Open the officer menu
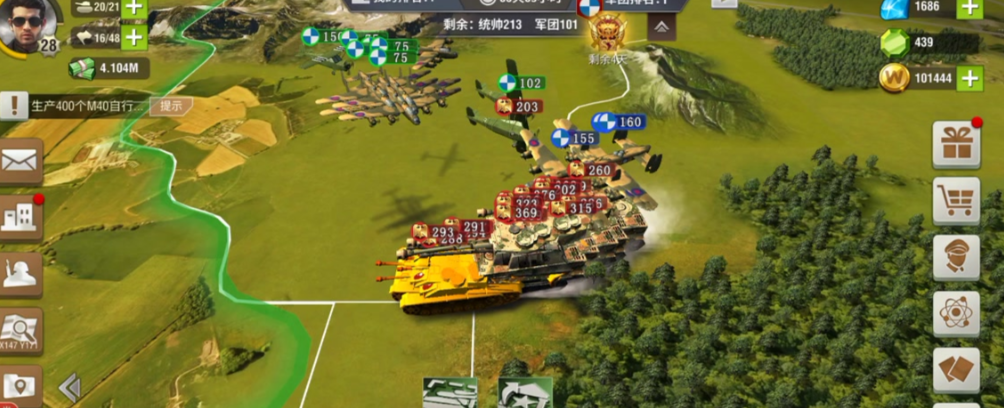 coord(956,257)
